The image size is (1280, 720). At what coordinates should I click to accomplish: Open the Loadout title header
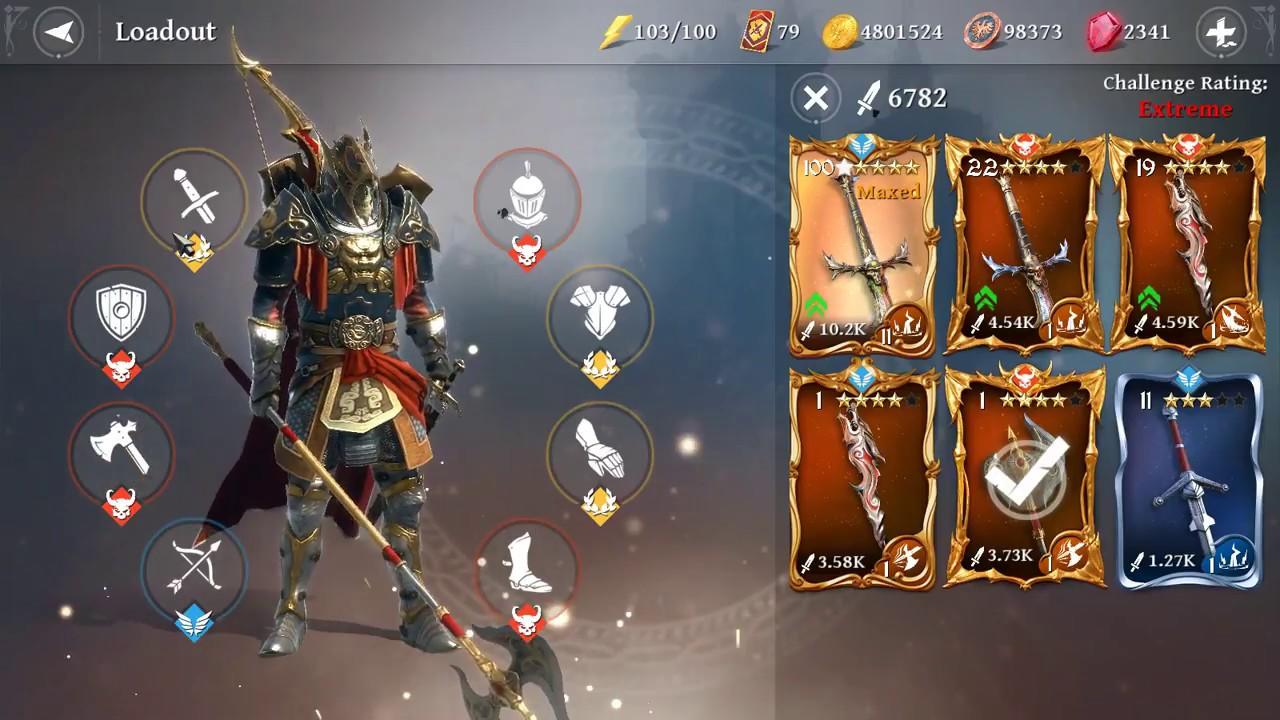coord(166,31)
